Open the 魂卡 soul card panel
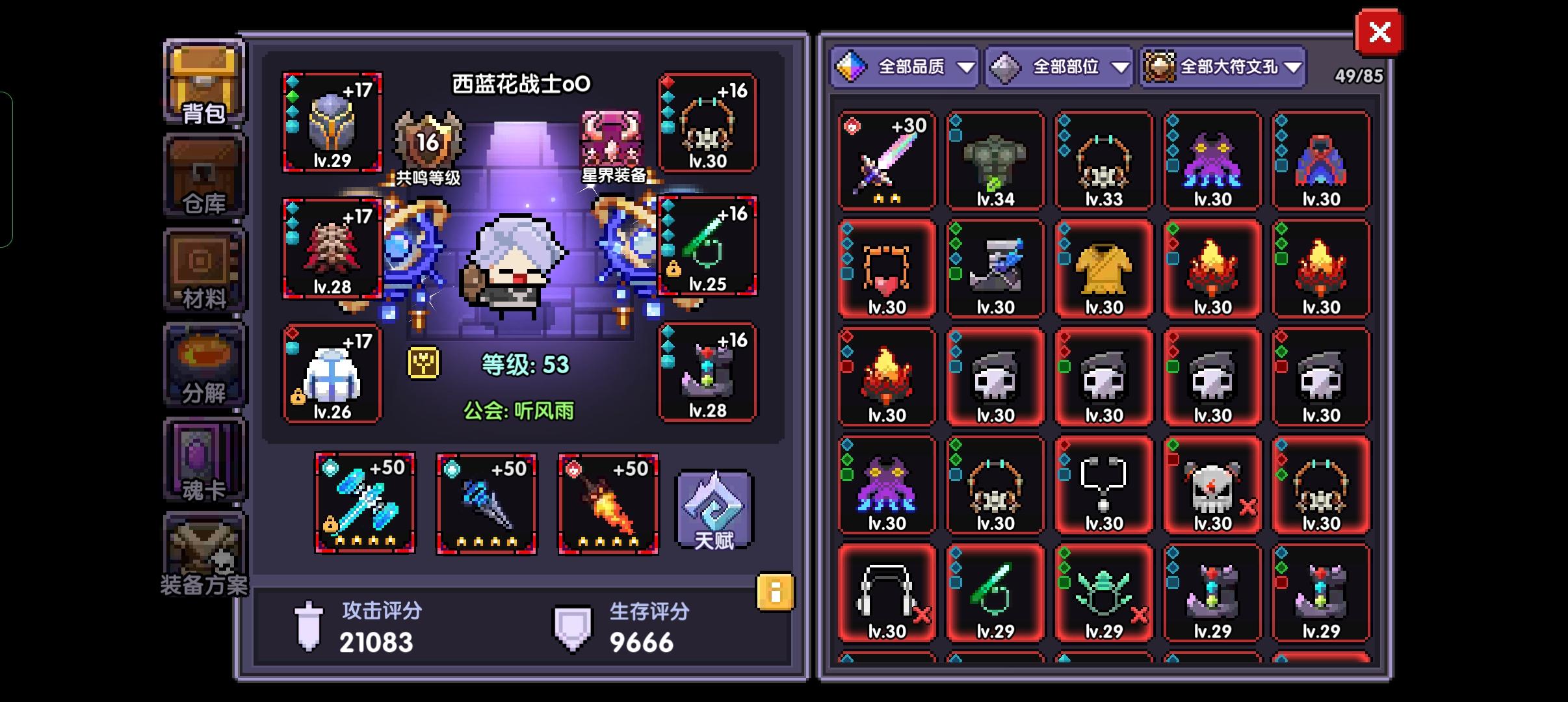Screen dimensions: 1568x702 pos(203,458)
